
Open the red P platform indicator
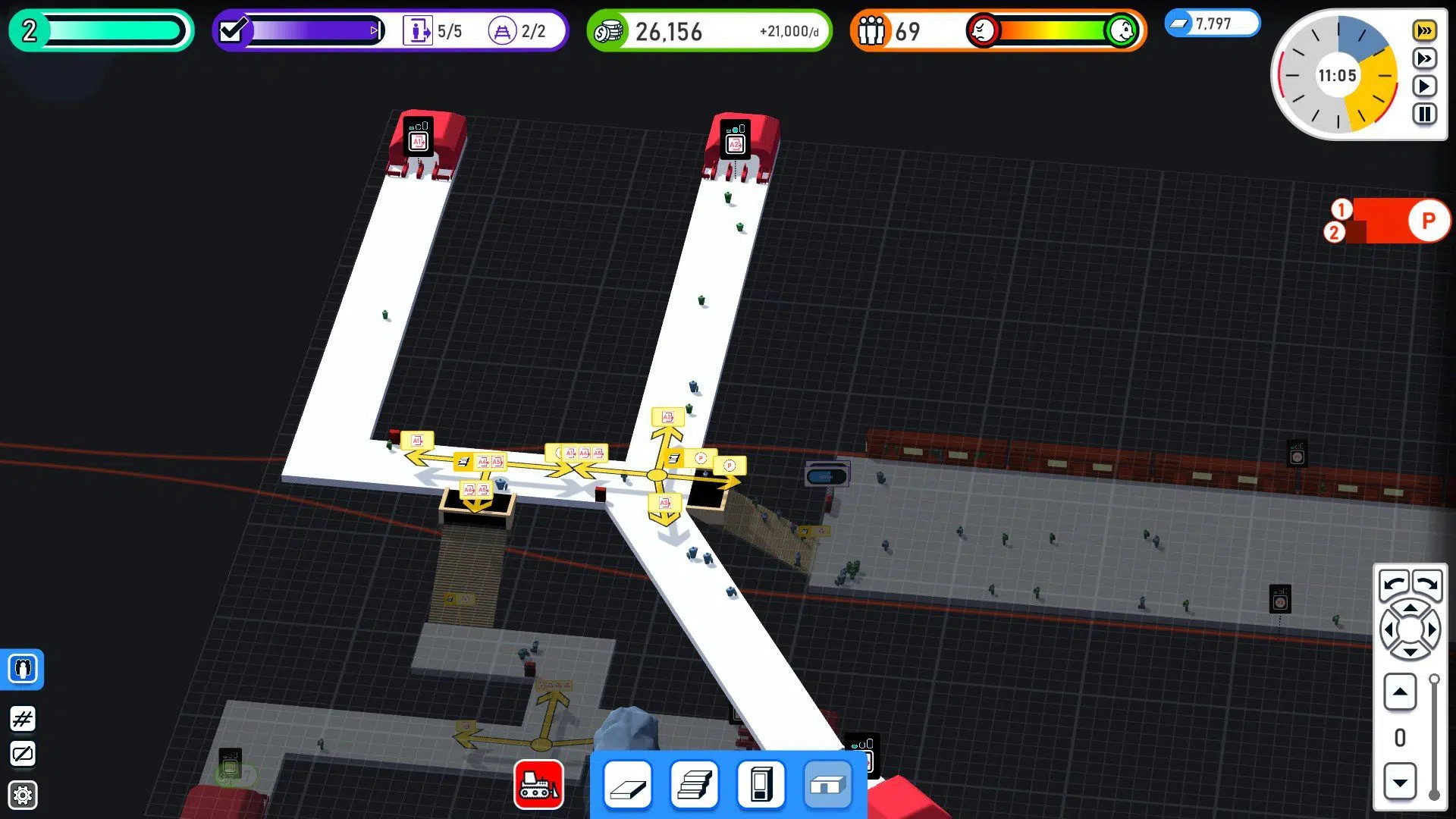(1426, 221)
